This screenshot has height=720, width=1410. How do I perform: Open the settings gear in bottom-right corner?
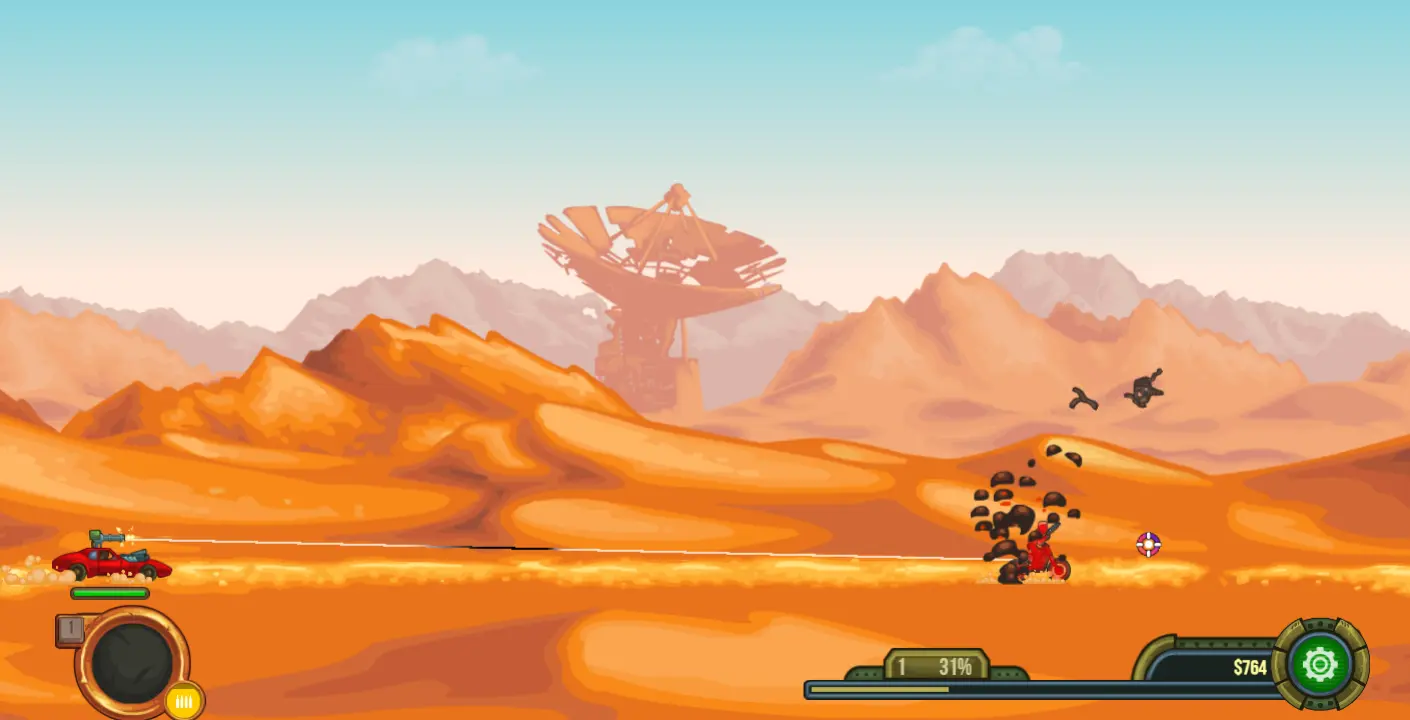pyautogui.click(x=1322, y=663)
